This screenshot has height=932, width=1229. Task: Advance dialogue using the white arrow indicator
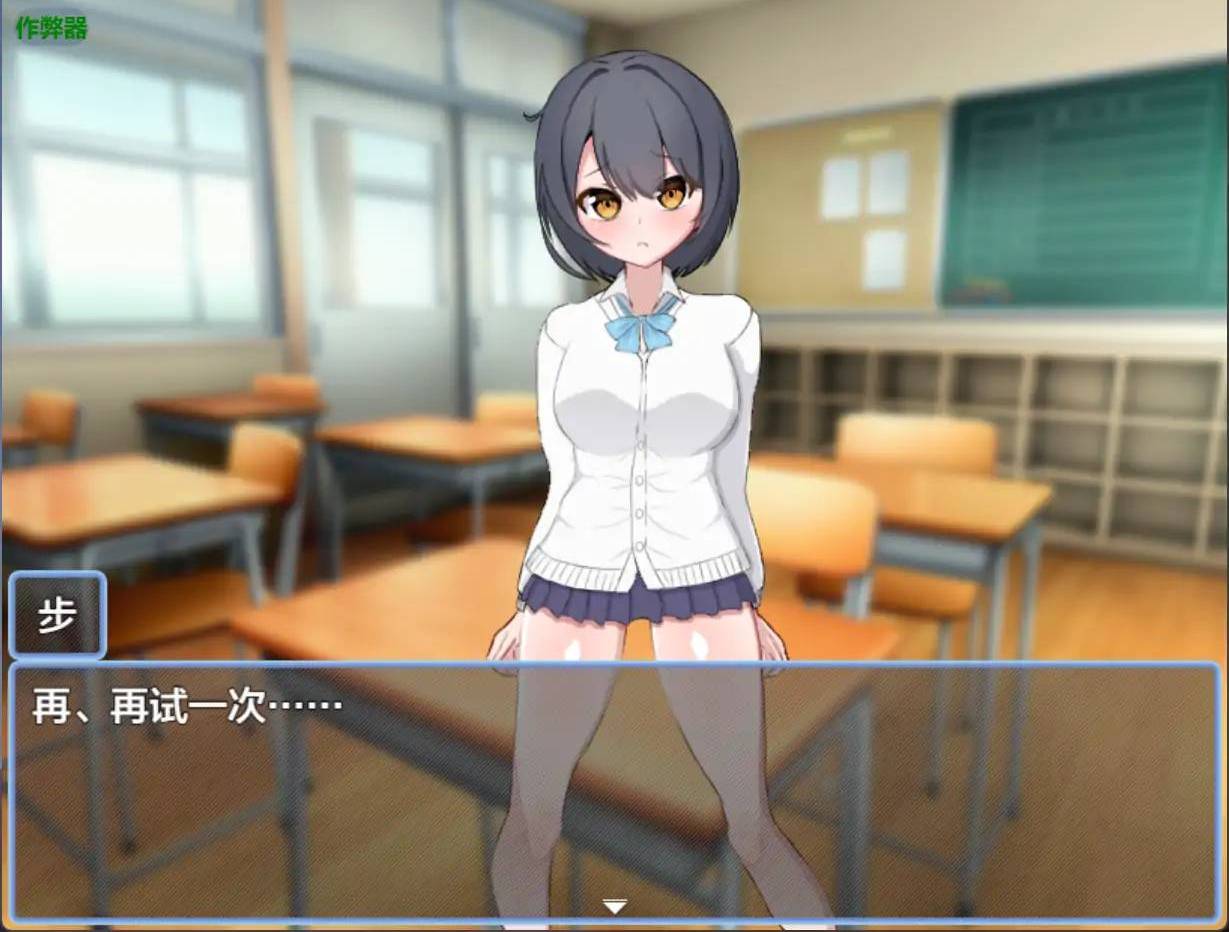point(614,906)
